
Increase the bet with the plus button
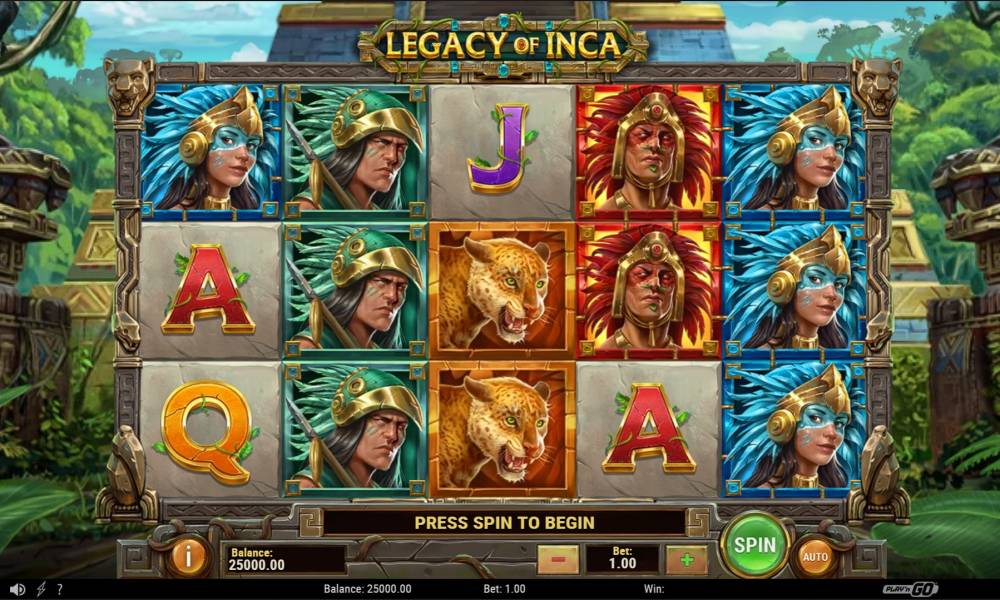coord(686,559)
